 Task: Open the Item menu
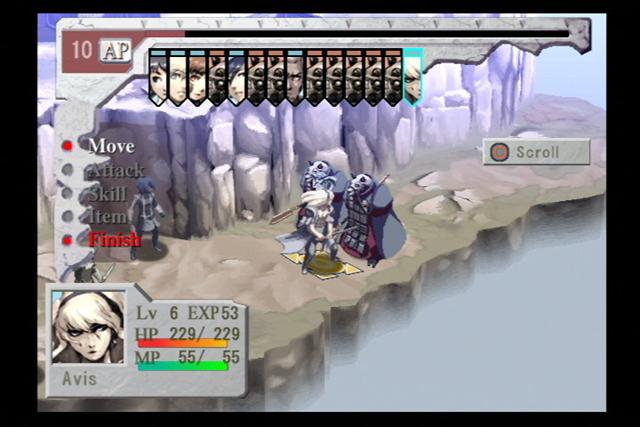108,216
